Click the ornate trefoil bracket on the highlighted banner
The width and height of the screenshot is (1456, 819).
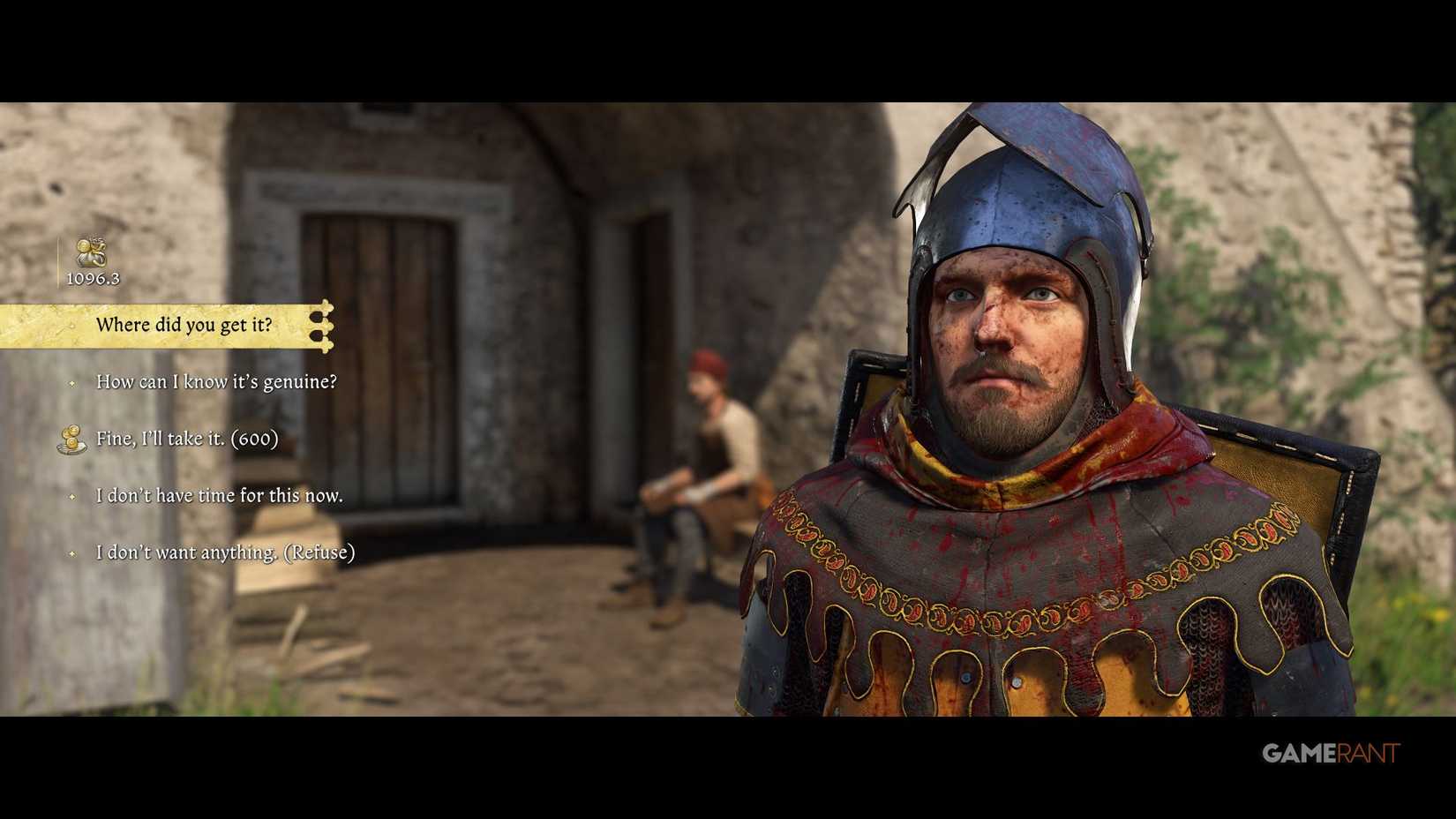tap(323, 325)
